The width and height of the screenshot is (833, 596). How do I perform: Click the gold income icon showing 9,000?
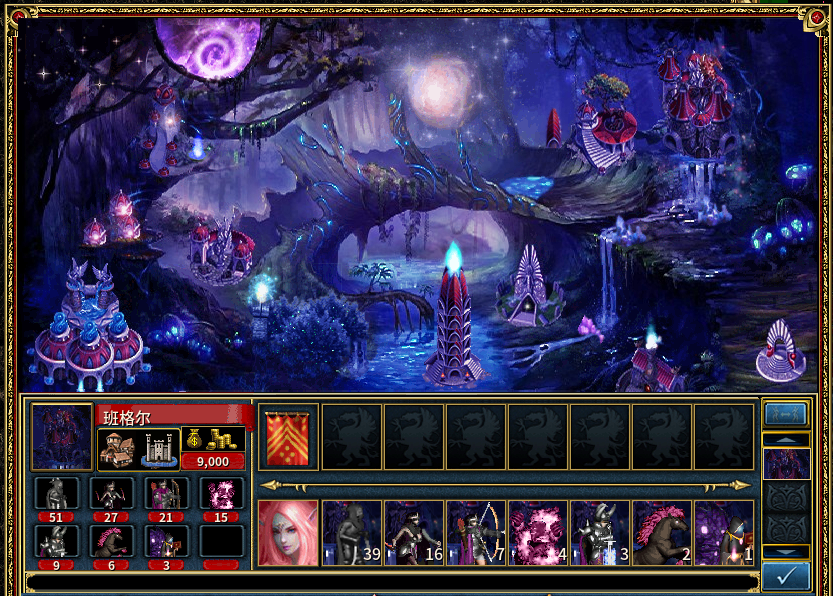point(213,447)
